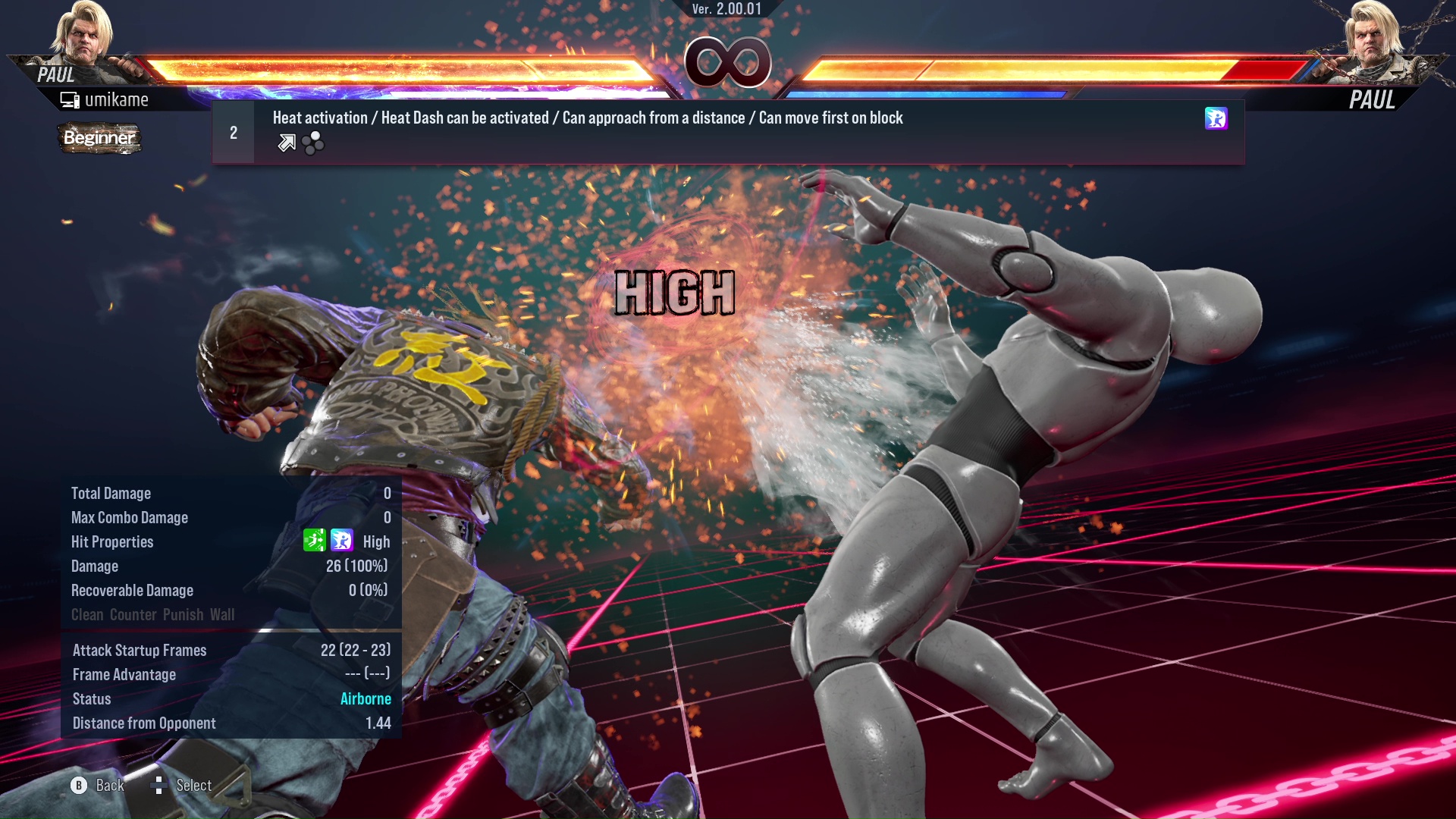Click the purple Heat icon on the move row
This screenshot has height=819, width=1456.
point(1216,118)
